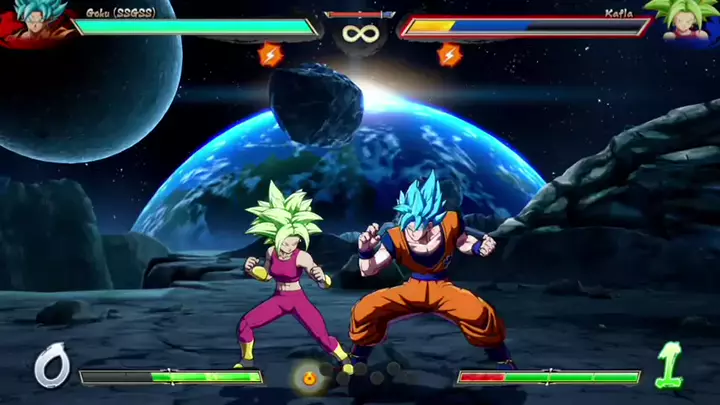Screen dimensions: 720x405
Task: Select the Kefla character portrait
Action: tap(686, 22)
